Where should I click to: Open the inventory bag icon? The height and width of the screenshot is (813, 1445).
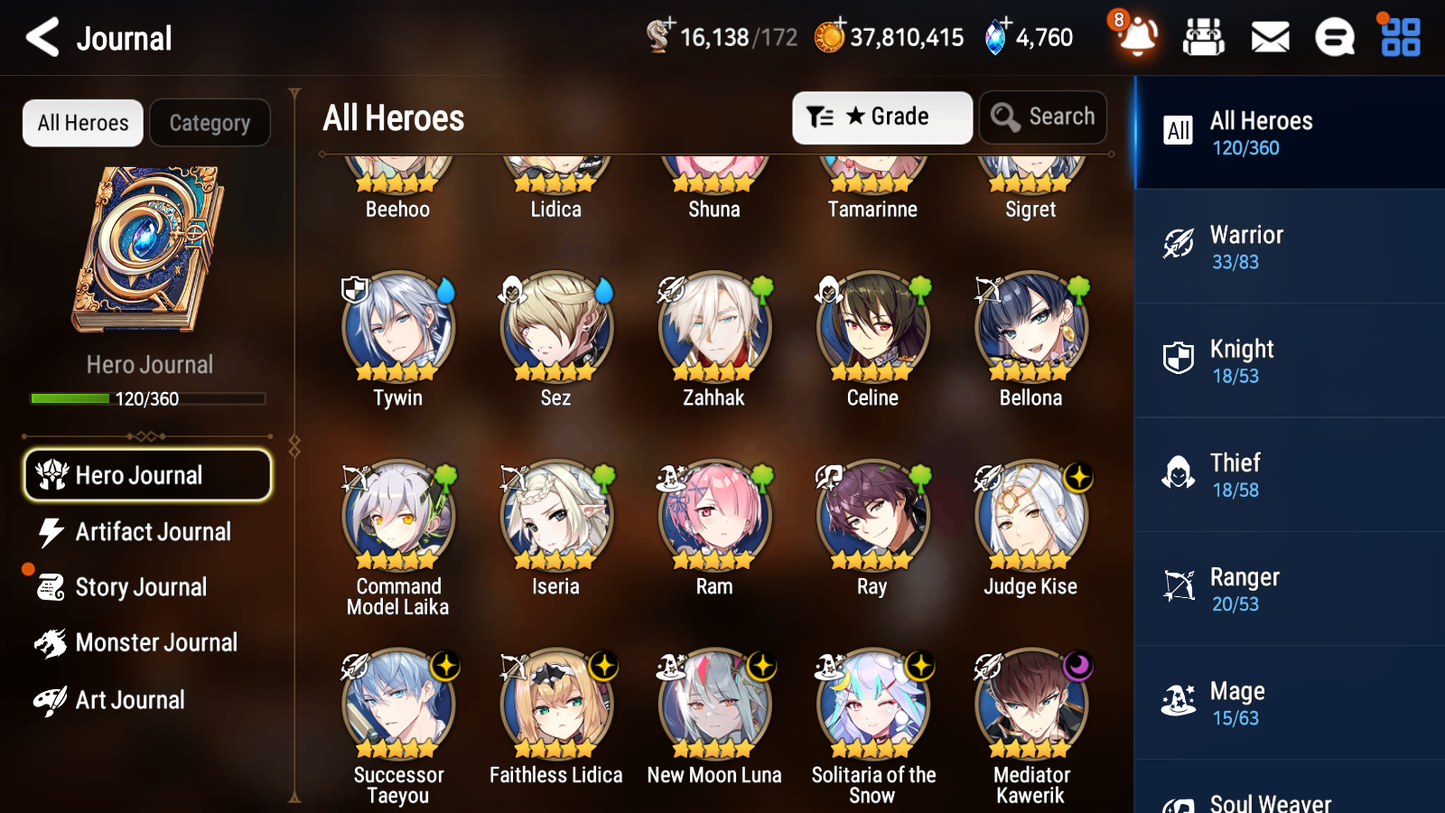[1203, 36]
